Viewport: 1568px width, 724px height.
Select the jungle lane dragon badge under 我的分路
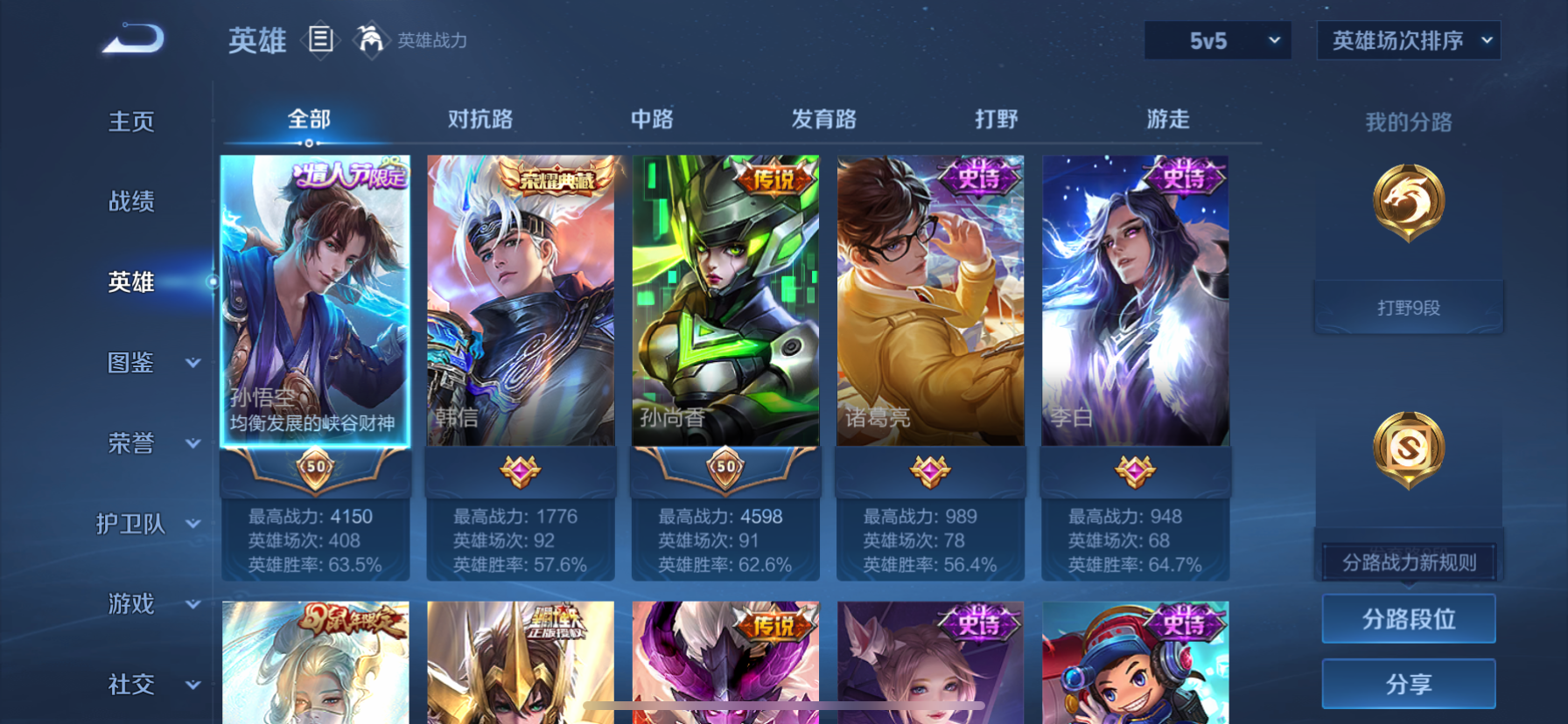(x=1408, y=203)
